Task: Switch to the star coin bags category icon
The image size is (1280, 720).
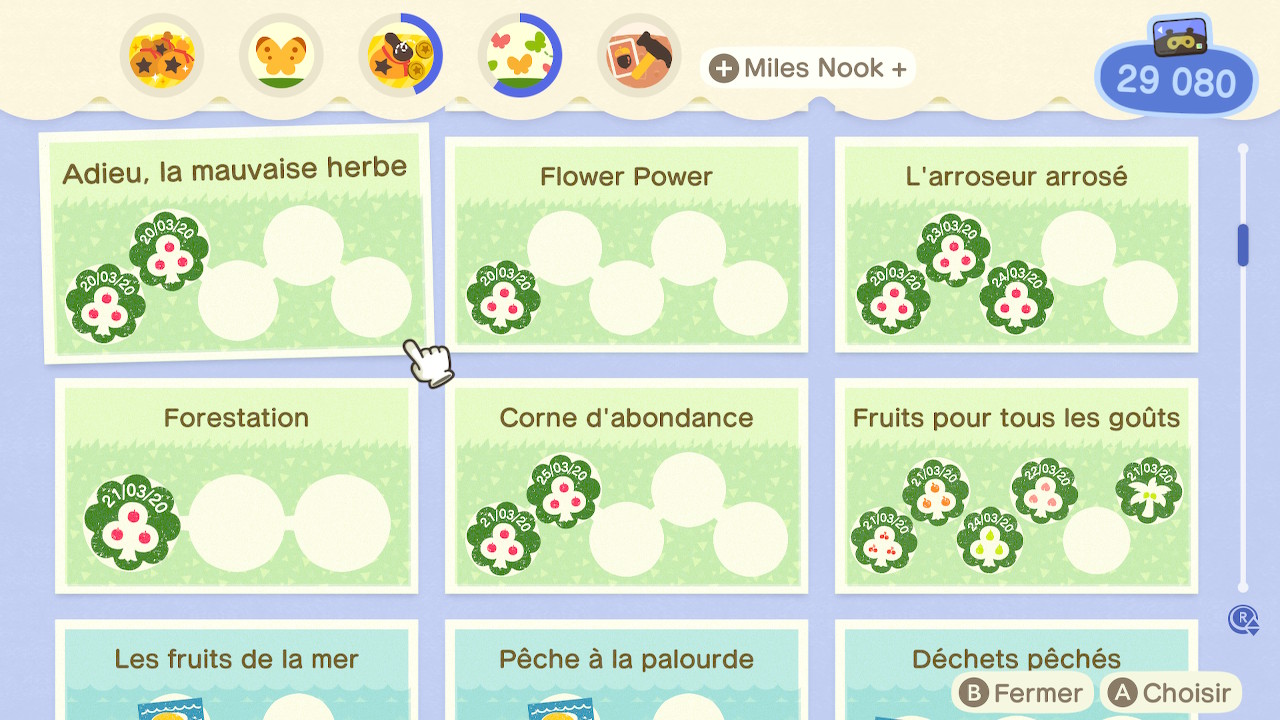Action: (x=162, y=56)
